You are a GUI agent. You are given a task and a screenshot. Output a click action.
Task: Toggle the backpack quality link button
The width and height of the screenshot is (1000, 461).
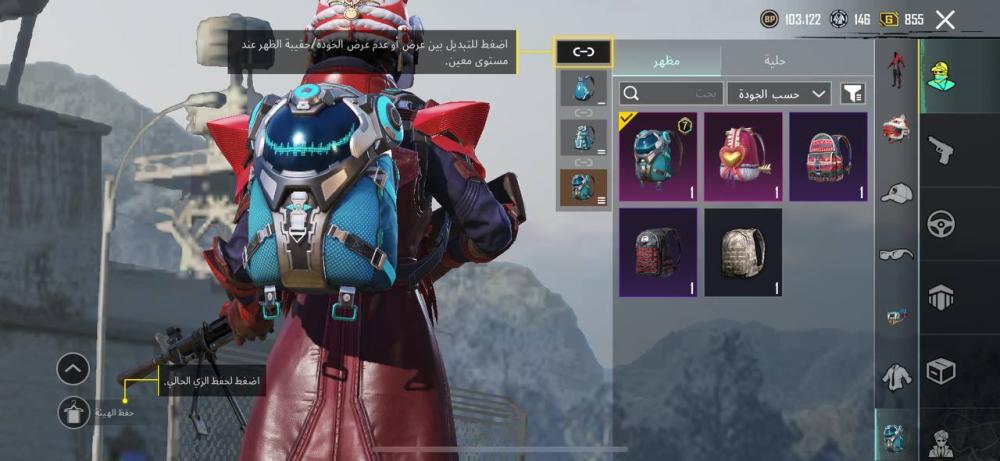coord(584,51)
